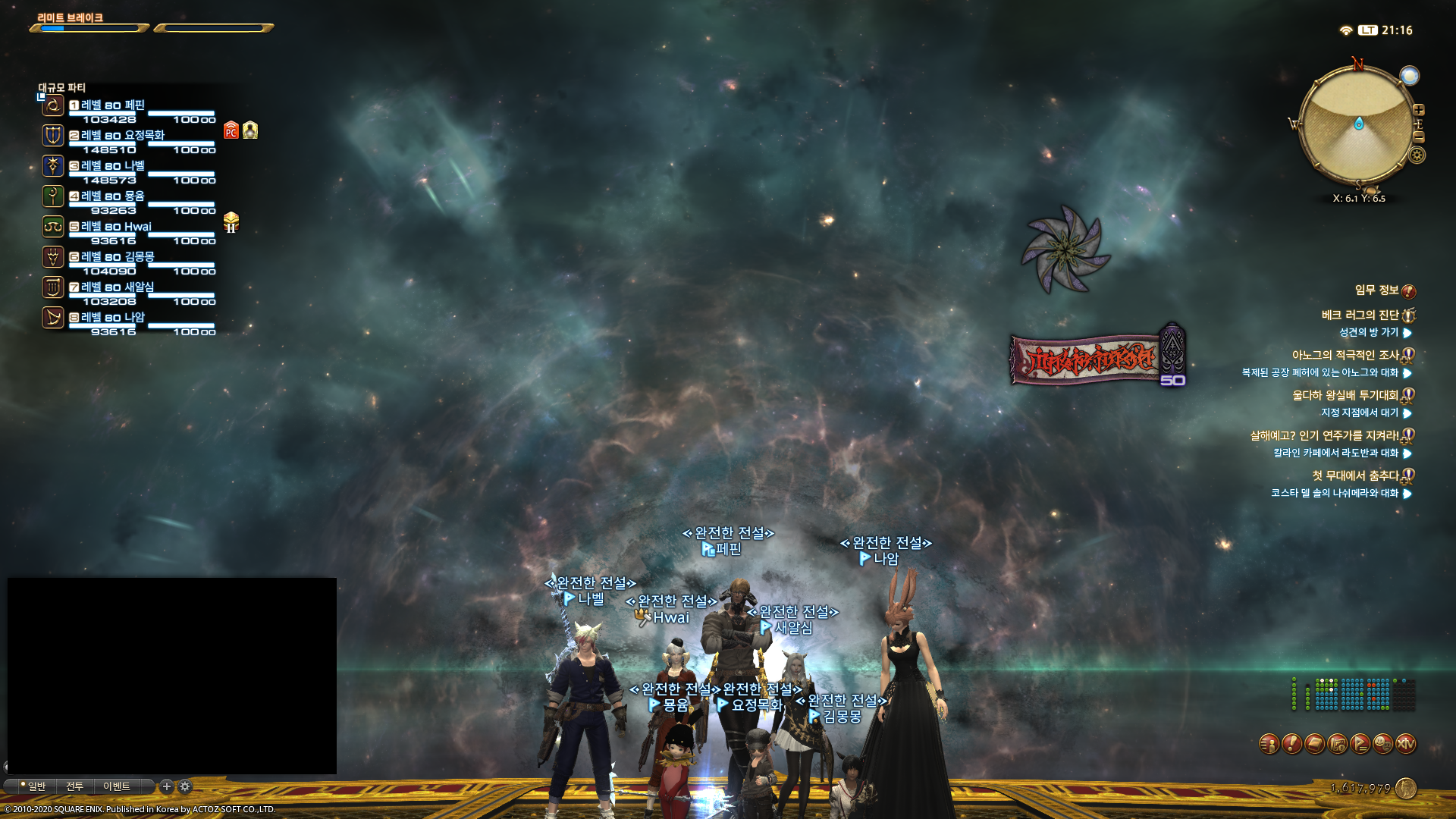This screenshot has width=1456, height=819.
Task: Click the circular minimap
Action: [1357, 125]
